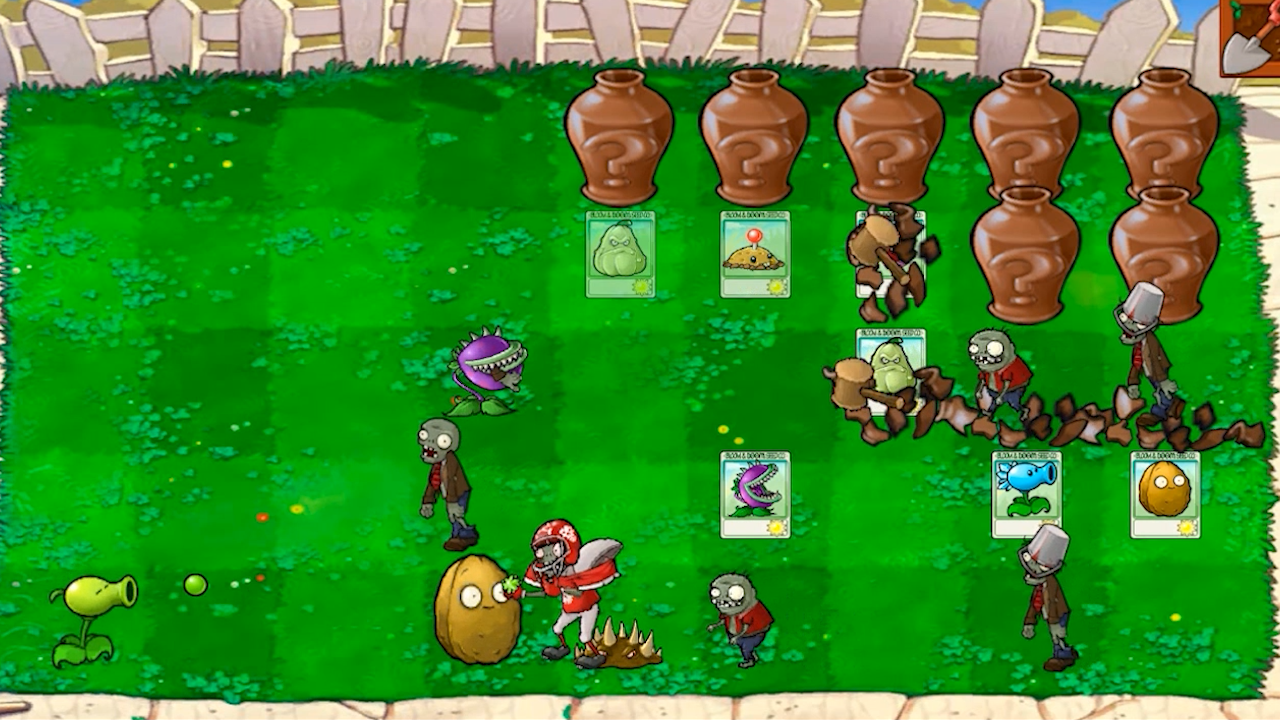Select the Squash seed packet

coord(620,255)
